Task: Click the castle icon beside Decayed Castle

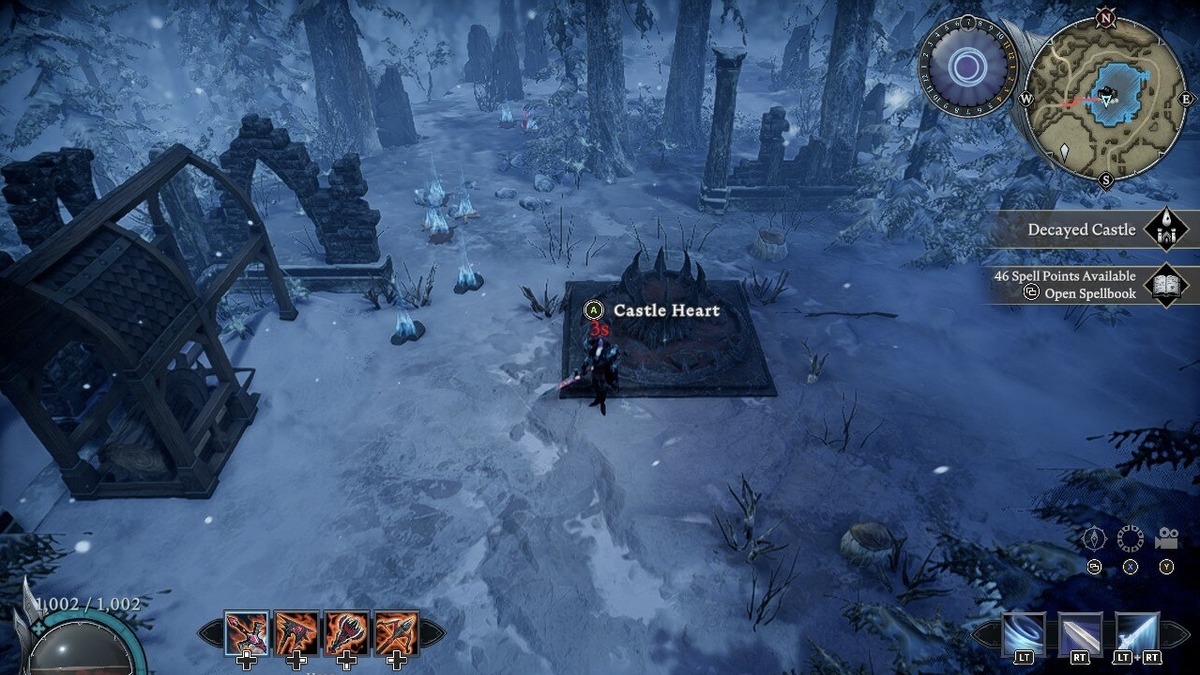Action: (x=1165, y=230)
